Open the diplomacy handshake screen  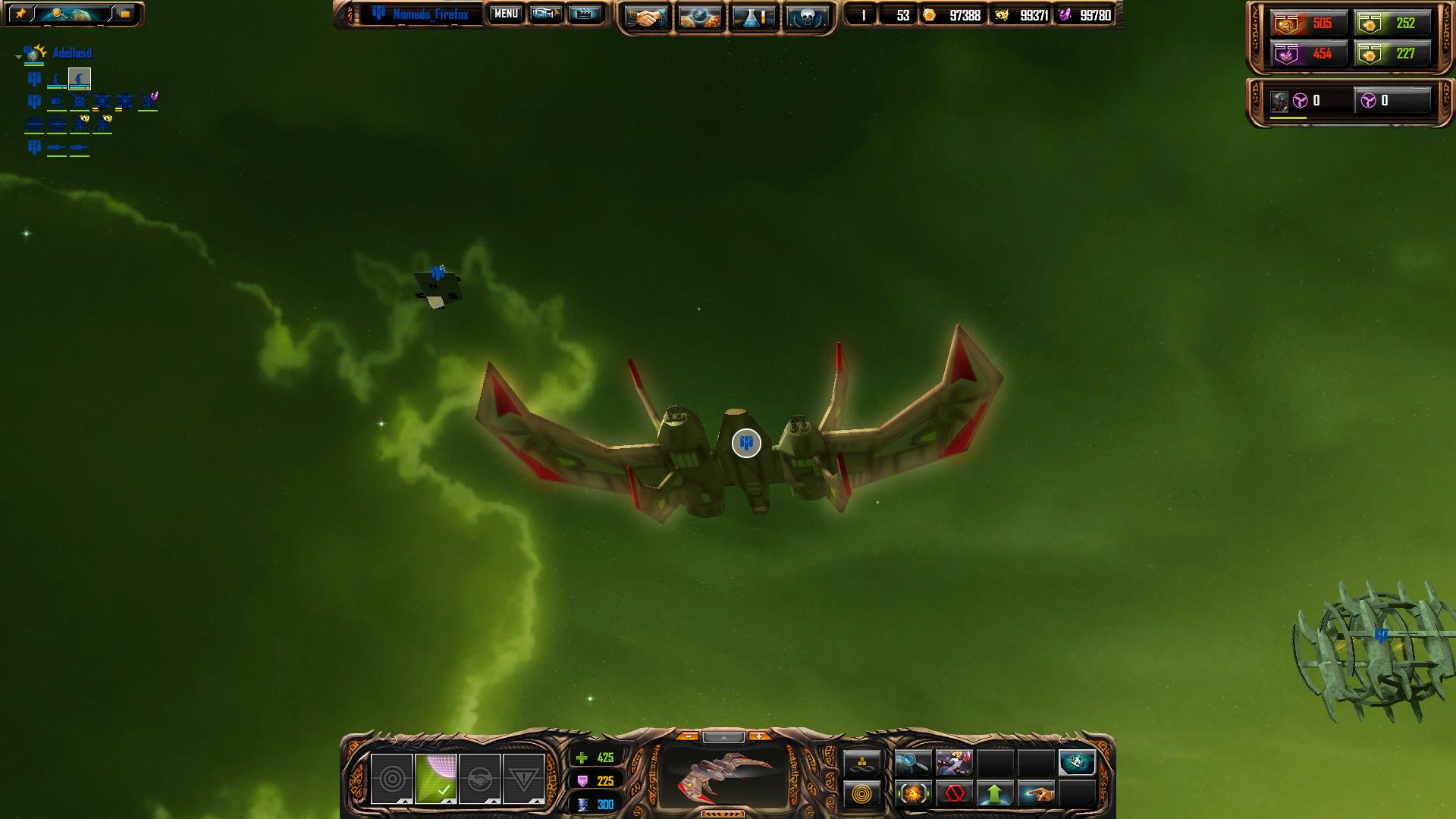click(x=646, y=17)
